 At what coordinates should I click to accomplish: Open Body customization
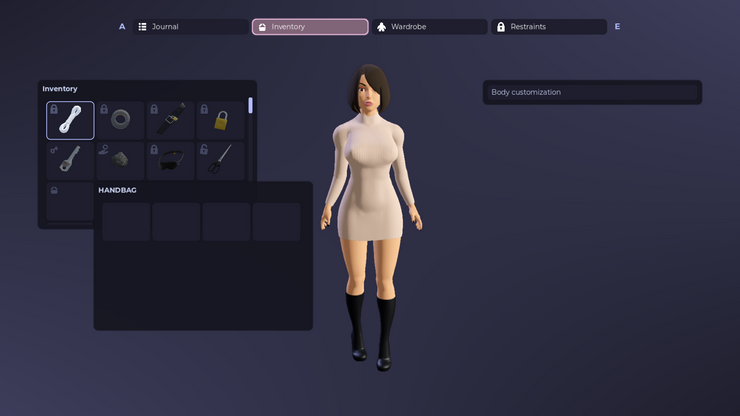pyautogui.click(x=592, y=92)
